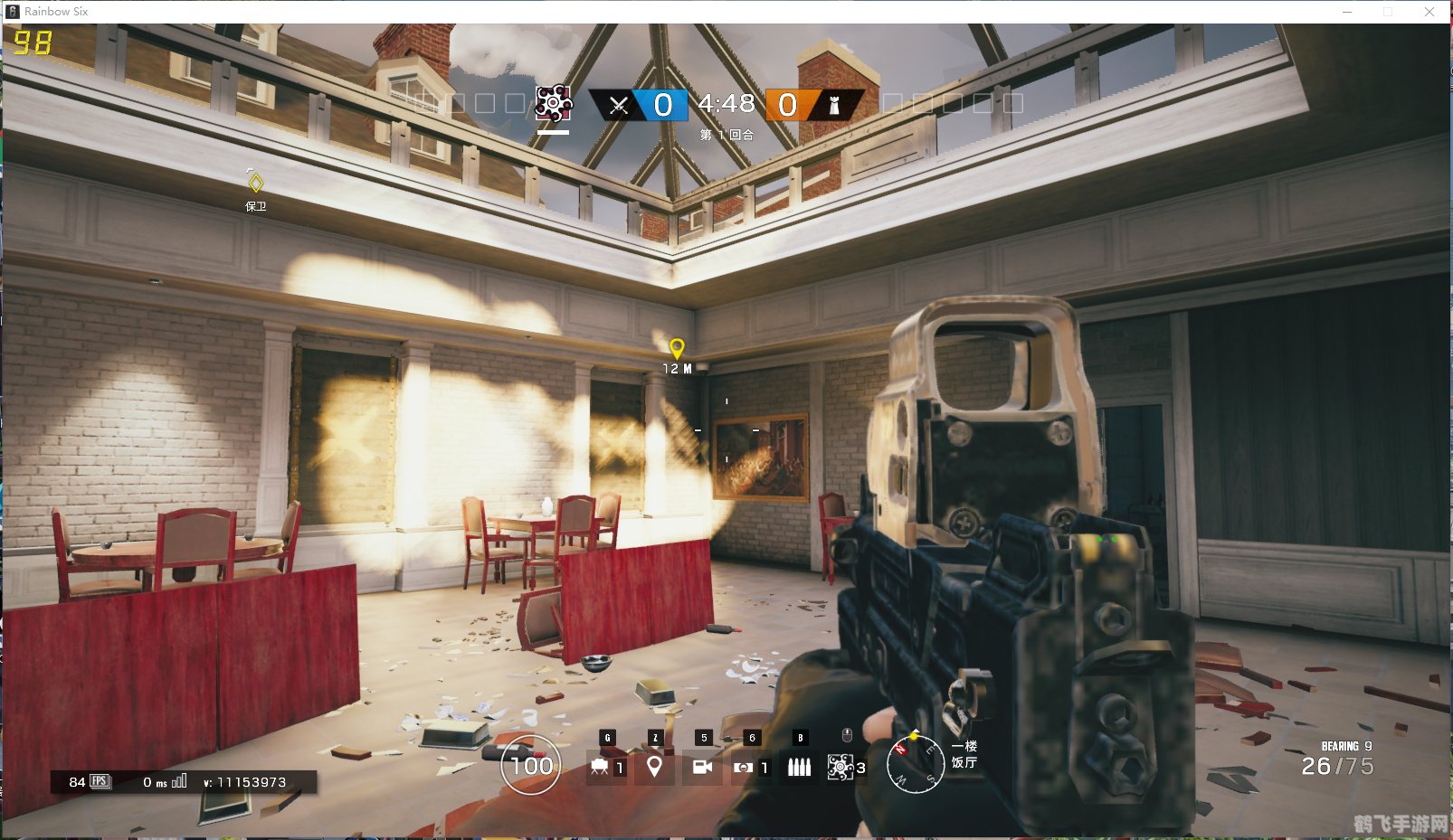Select the drone gadget slot
1453x840 pixels.
pos(599,767)
